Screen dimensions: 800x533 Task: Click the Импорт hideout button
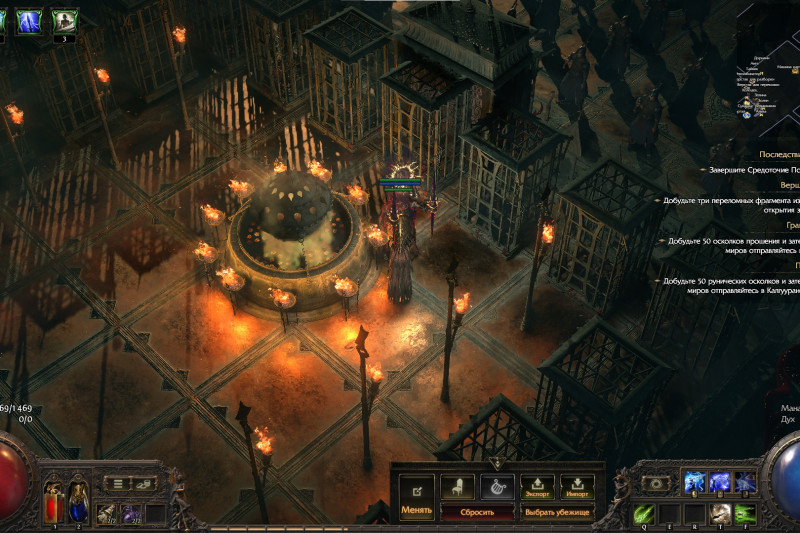(577, 487)
